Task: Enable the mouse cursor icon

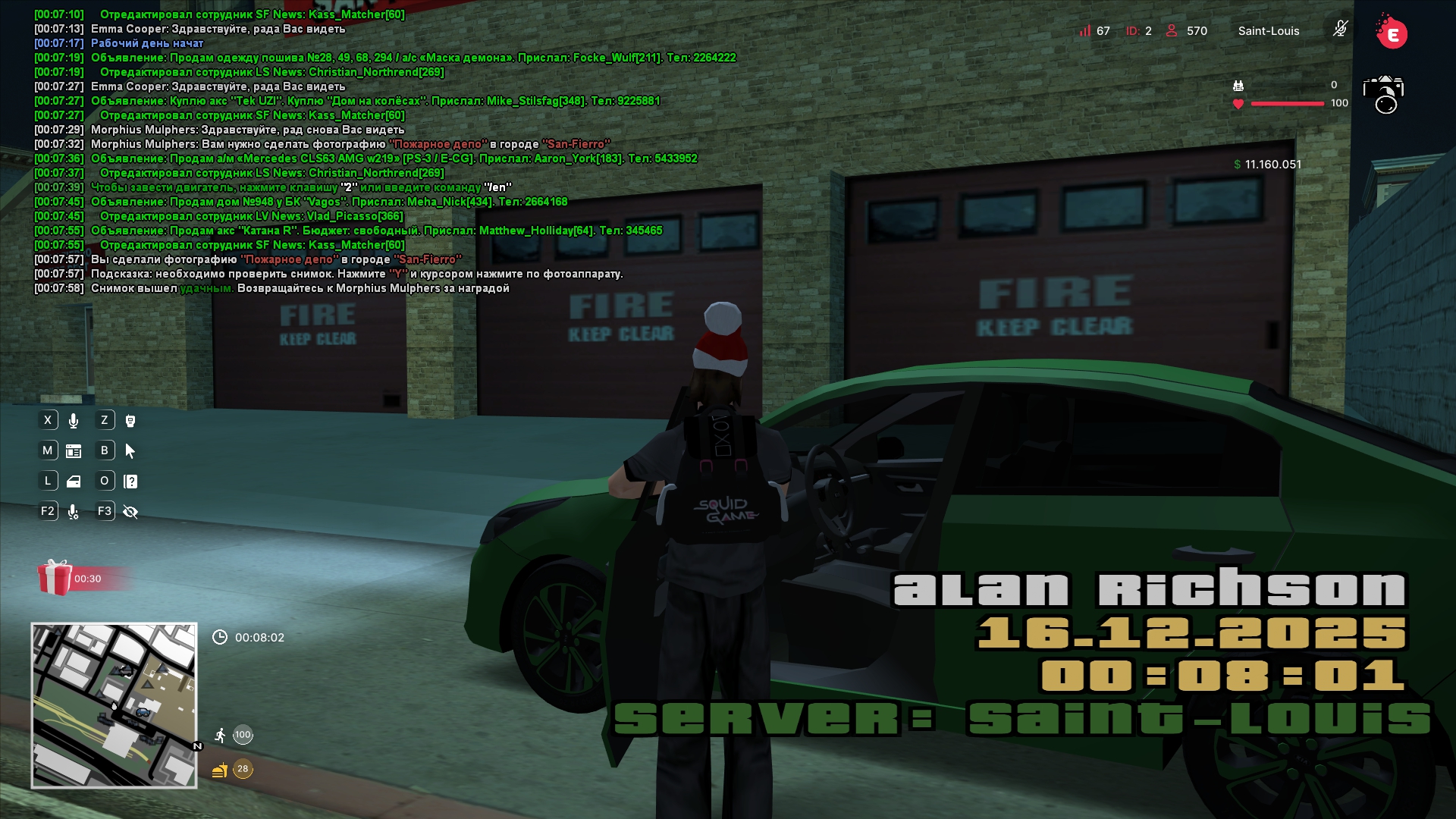Action: (130, 451)
